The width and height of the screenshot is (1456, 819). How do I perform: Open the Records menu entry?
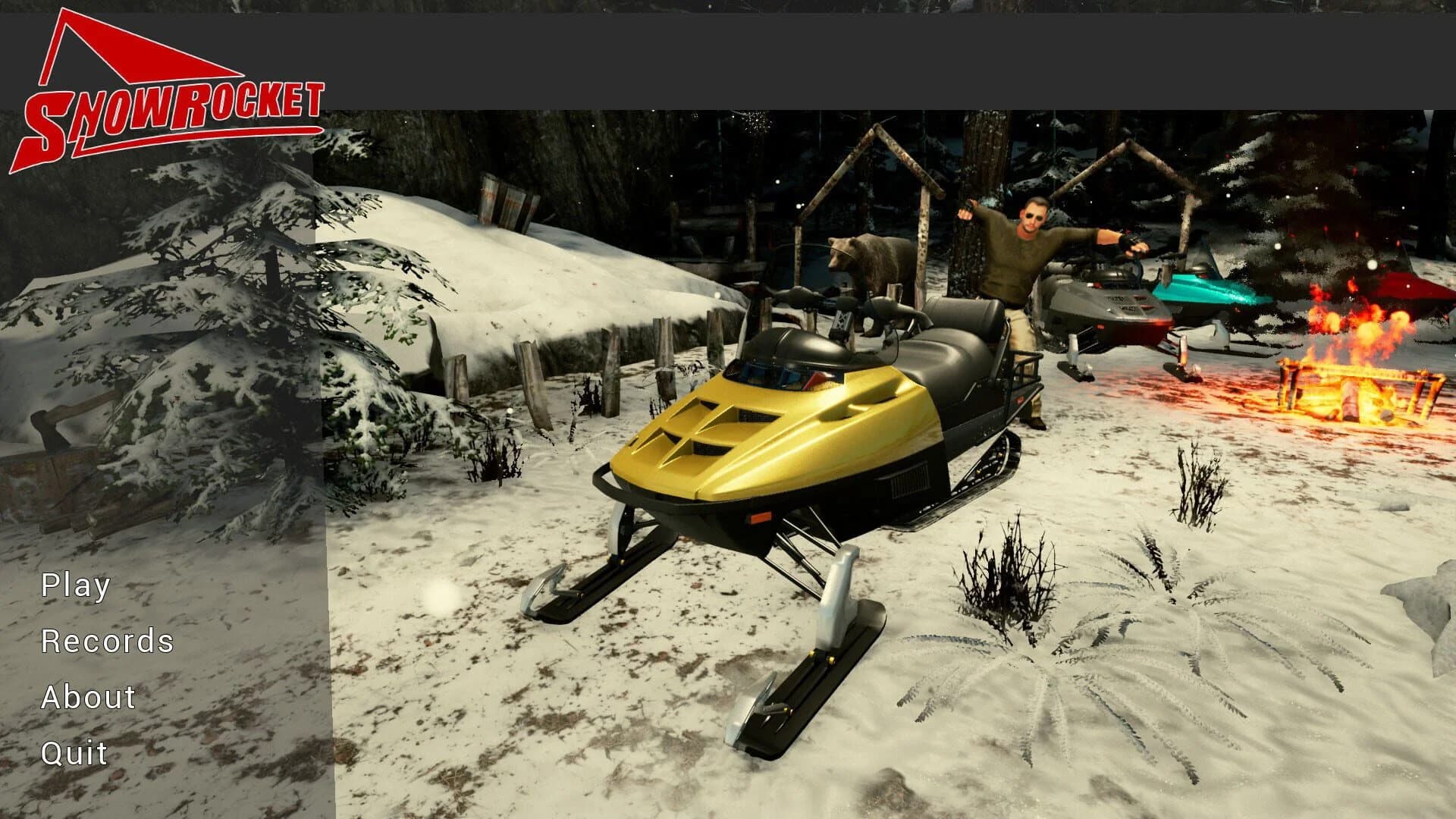point(108,641)
